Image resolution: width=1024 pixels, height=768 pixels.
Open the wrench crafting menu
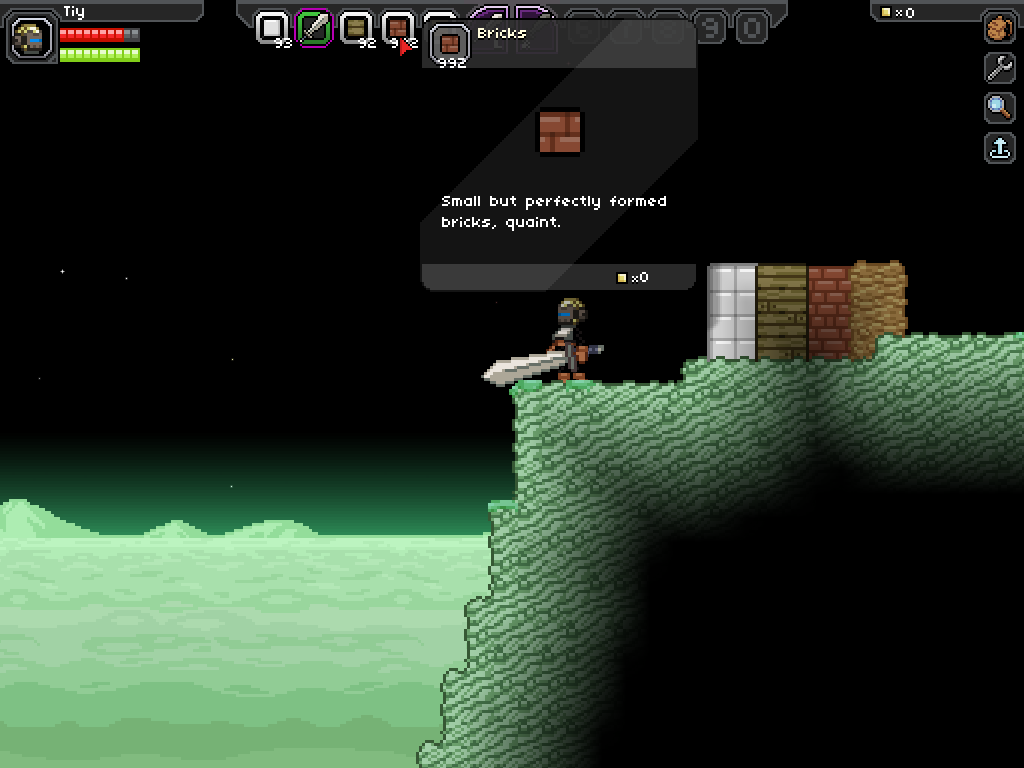pyautogui.click(x=999, y=68)
